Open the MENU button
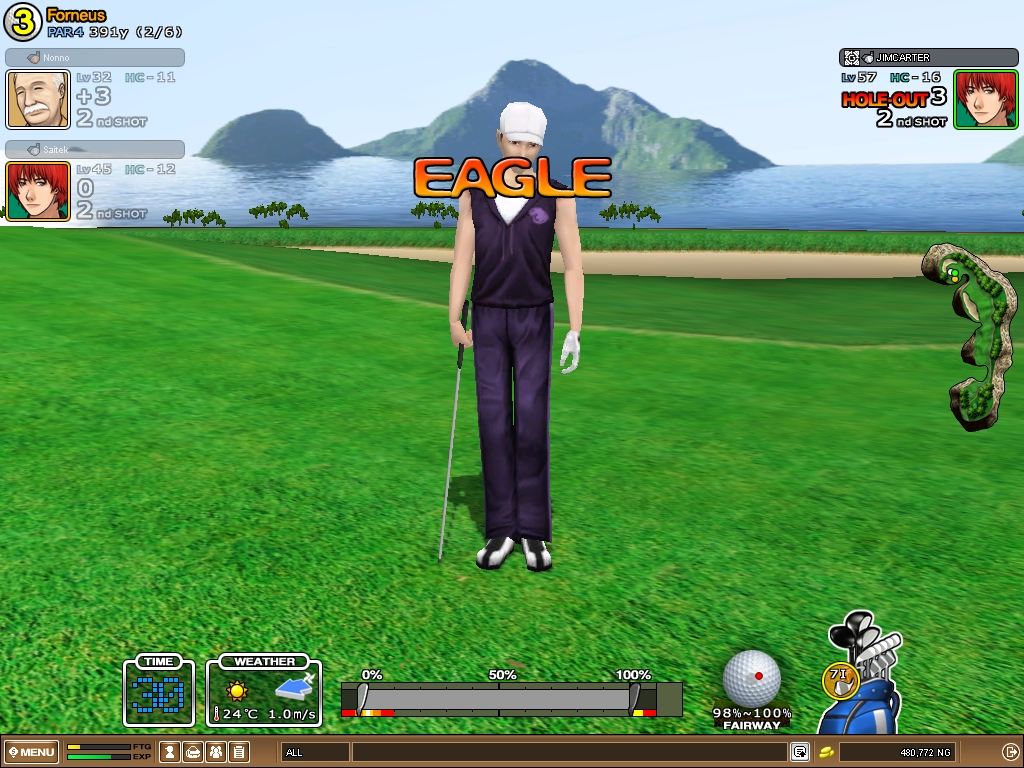1024x768 pixels. (x=31, y=752)
